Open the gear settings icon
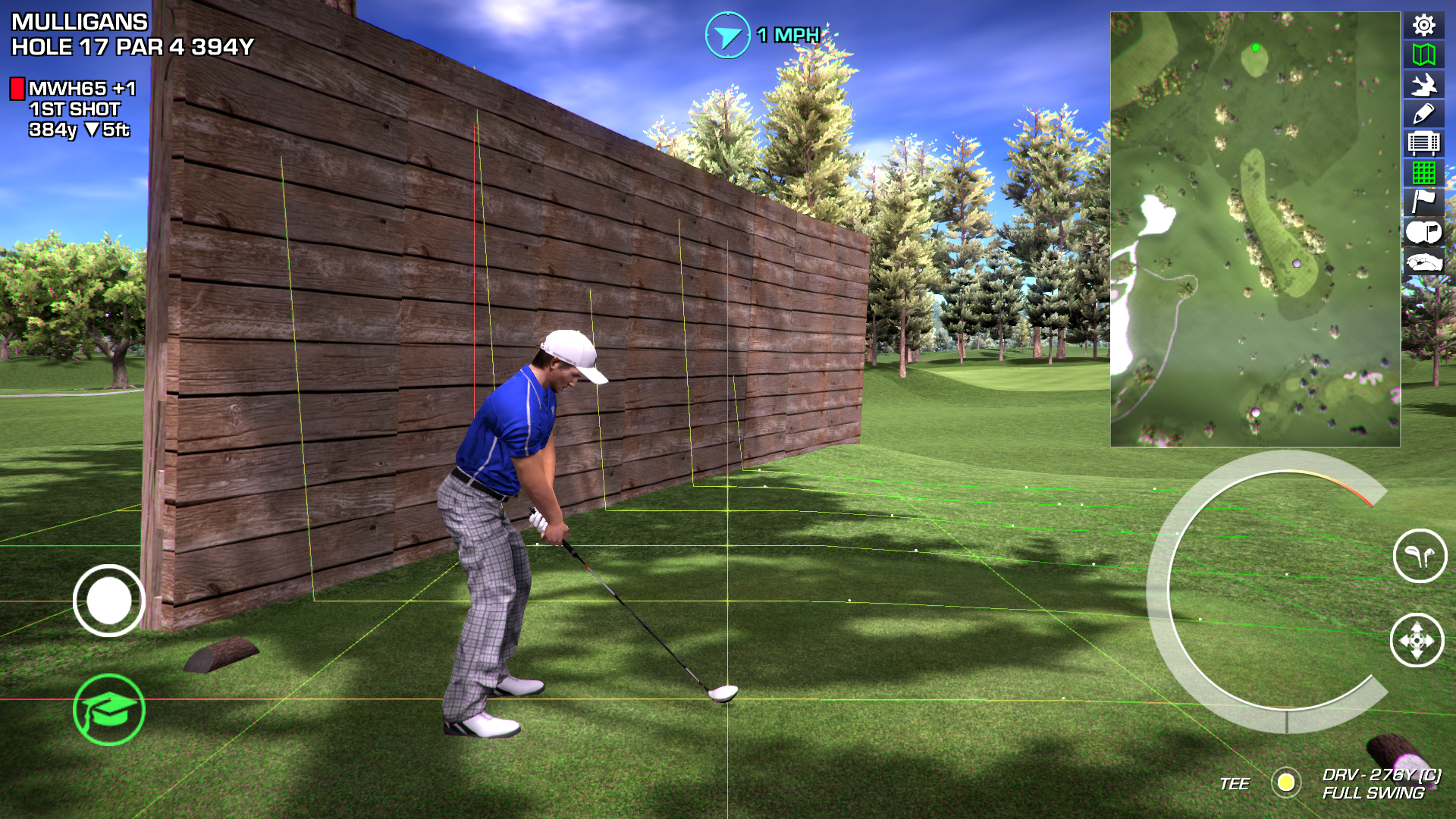 tap(1423, 26)
